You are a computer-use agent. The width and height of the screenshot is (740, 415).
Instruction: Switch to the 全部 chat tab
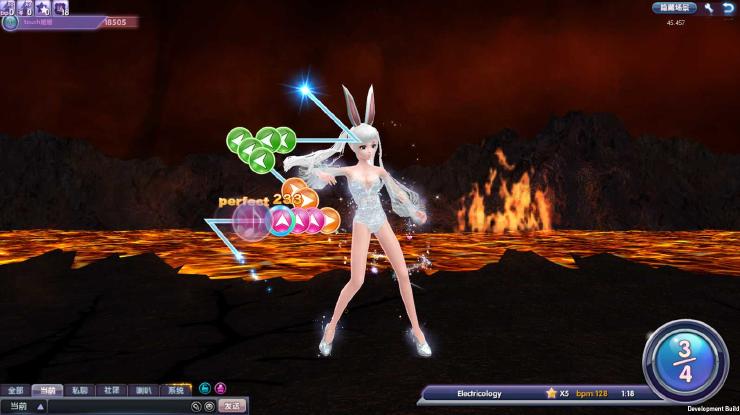click(15, 390)
